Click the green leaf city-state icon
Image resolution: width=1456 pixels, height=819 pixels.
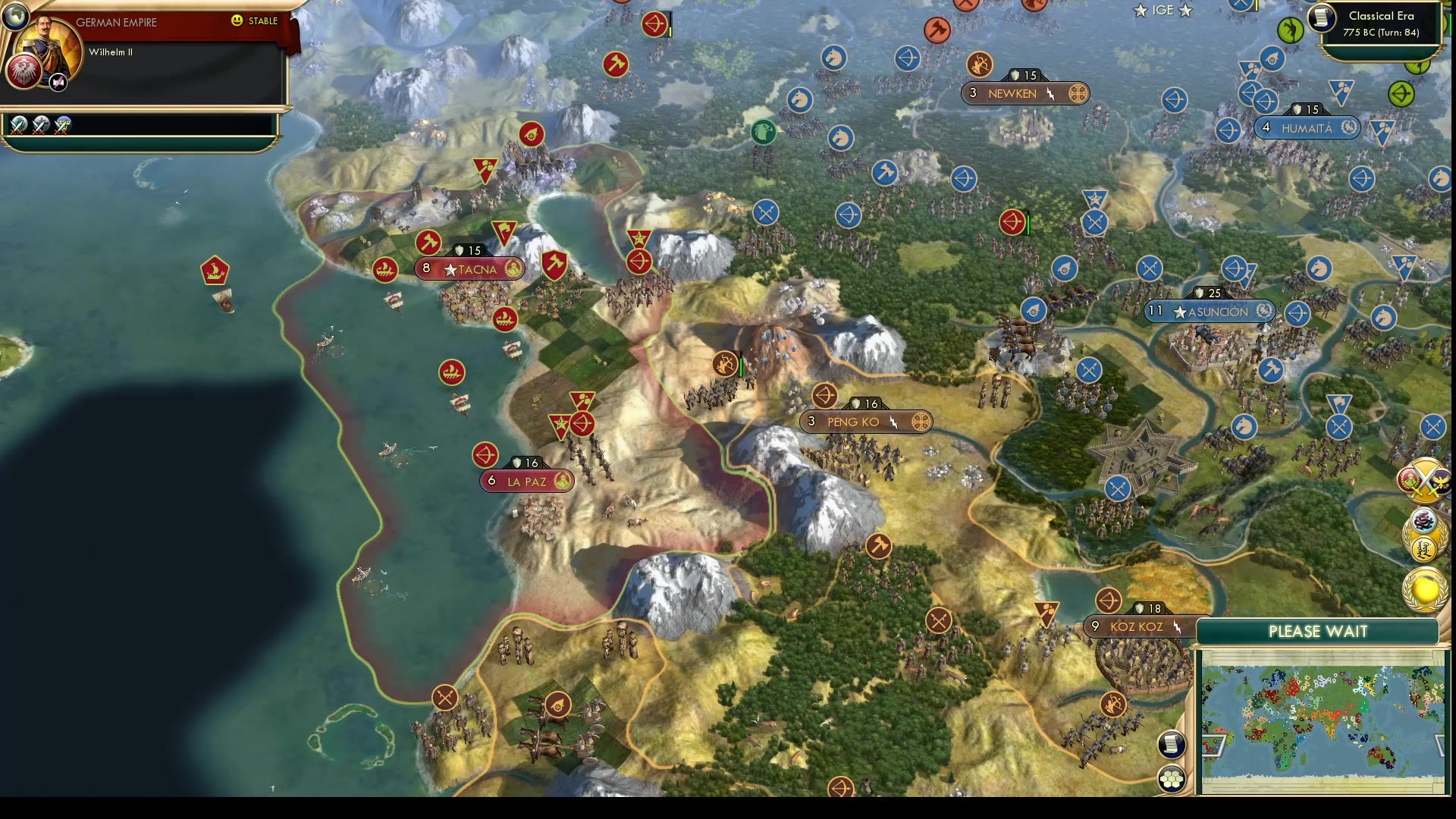764,133
